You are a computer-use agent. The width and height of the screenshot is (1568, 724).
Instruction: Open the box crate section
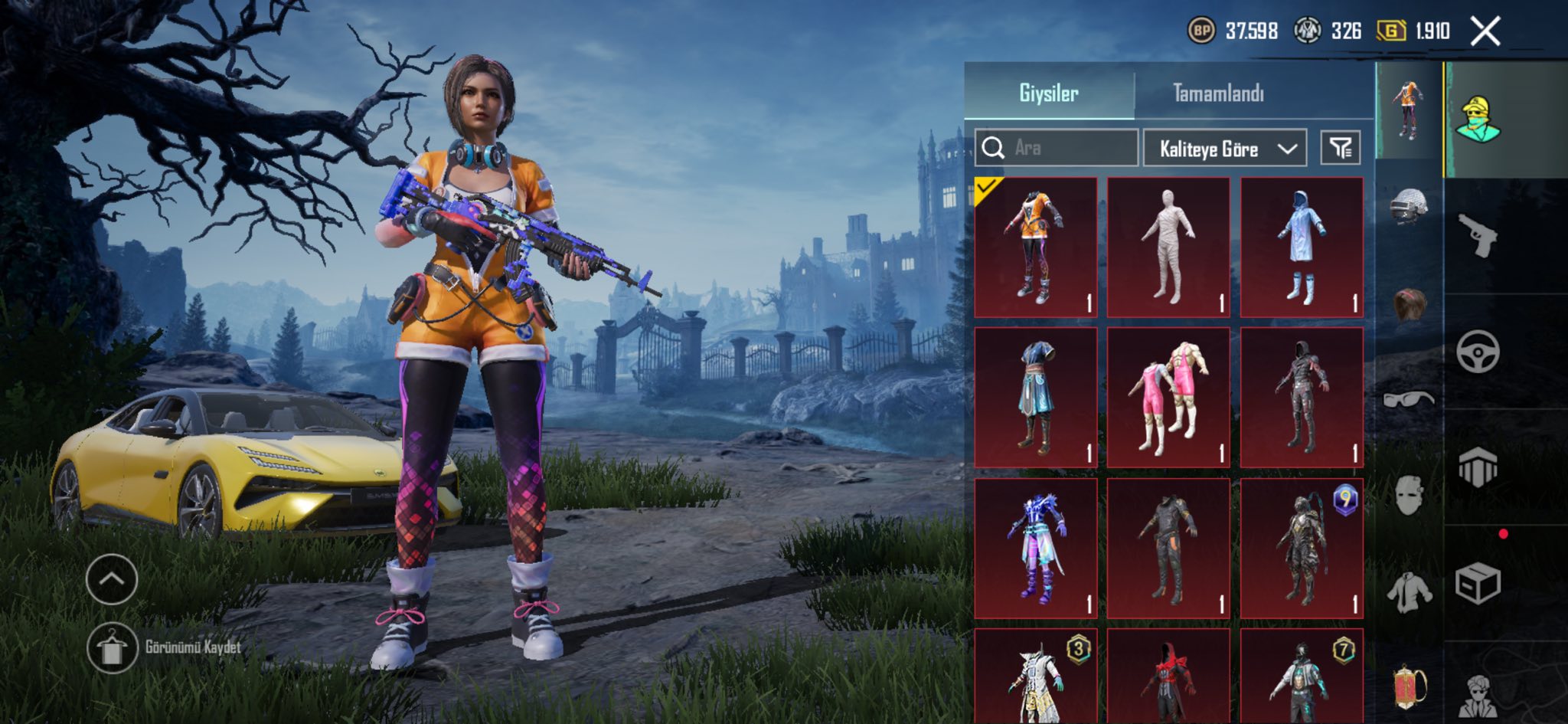1478,584
